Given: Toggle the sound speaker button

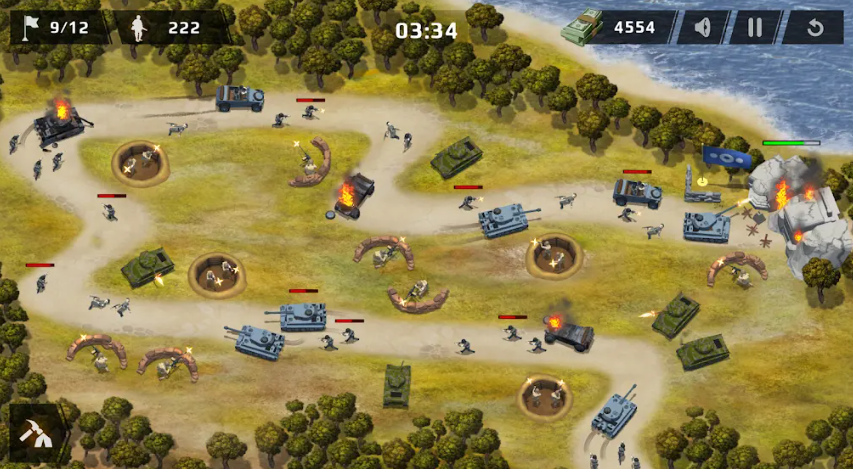Looking at the screenshot, I should (x=703, y=27).
